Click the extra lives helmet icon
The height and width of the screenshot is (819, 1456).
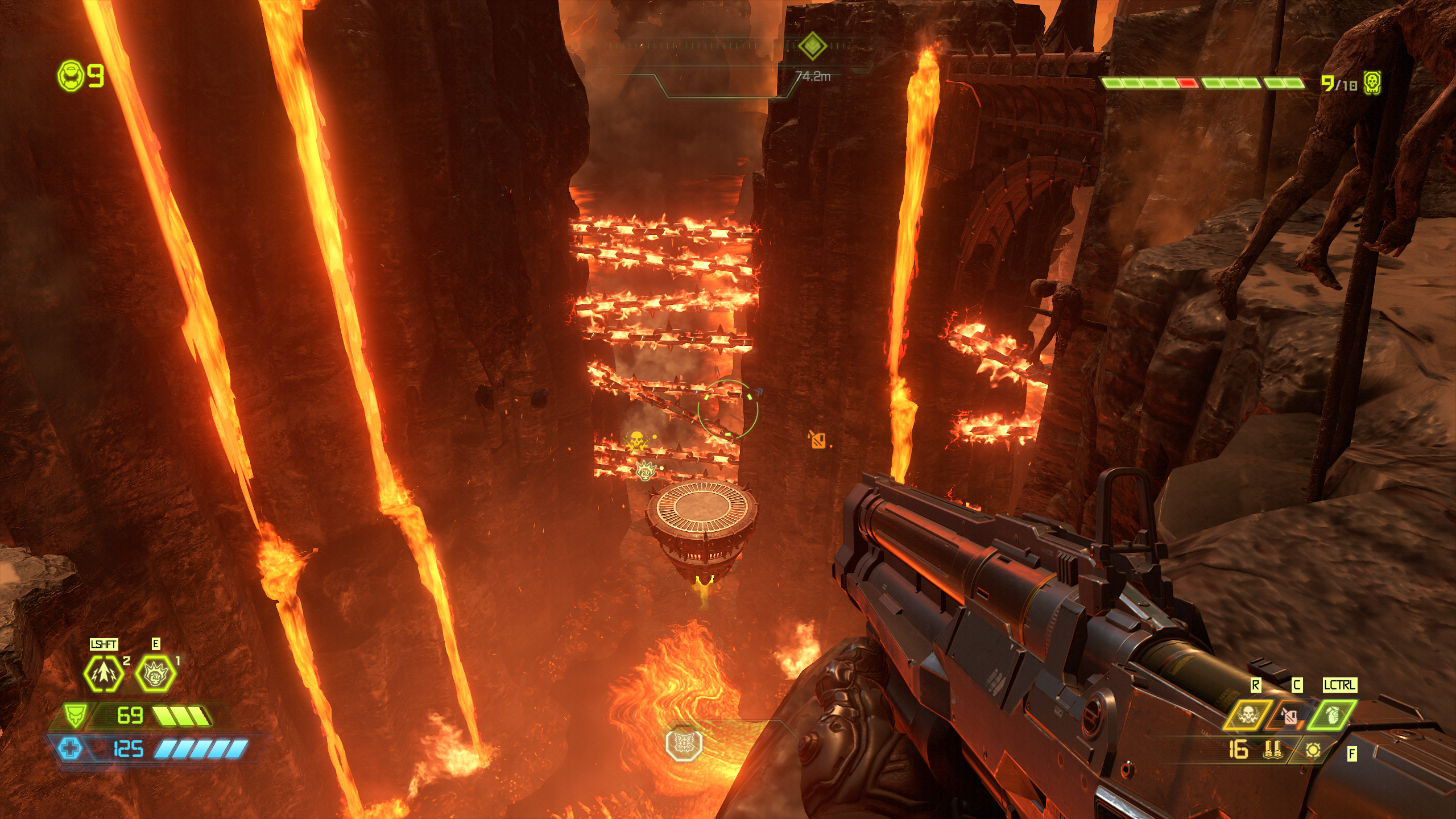point(71,76)
